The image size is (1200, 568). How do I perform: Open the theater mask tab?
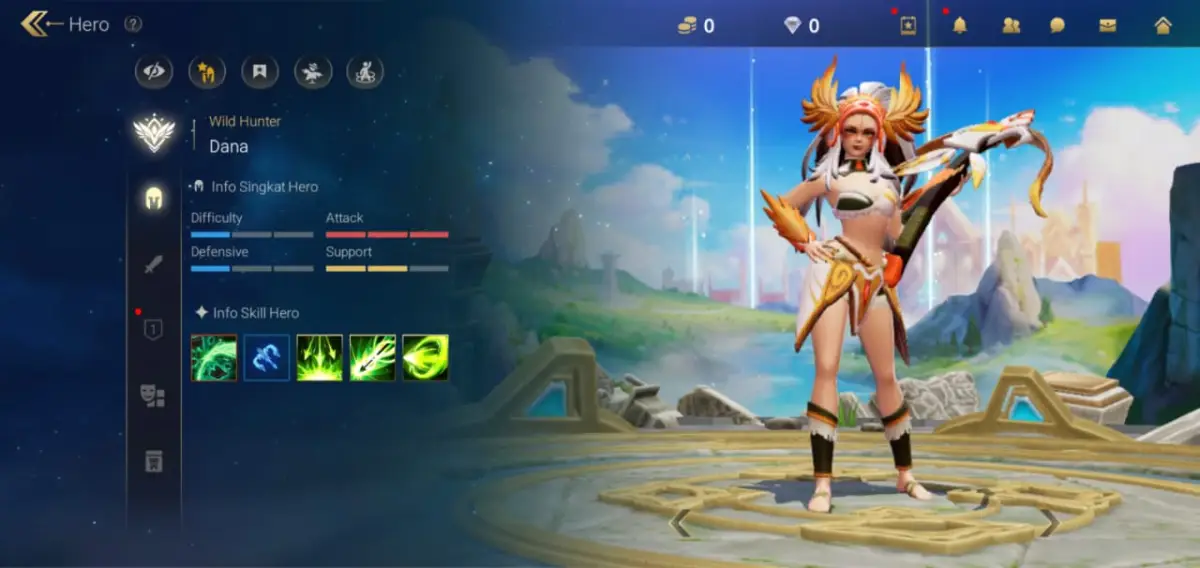153,396
